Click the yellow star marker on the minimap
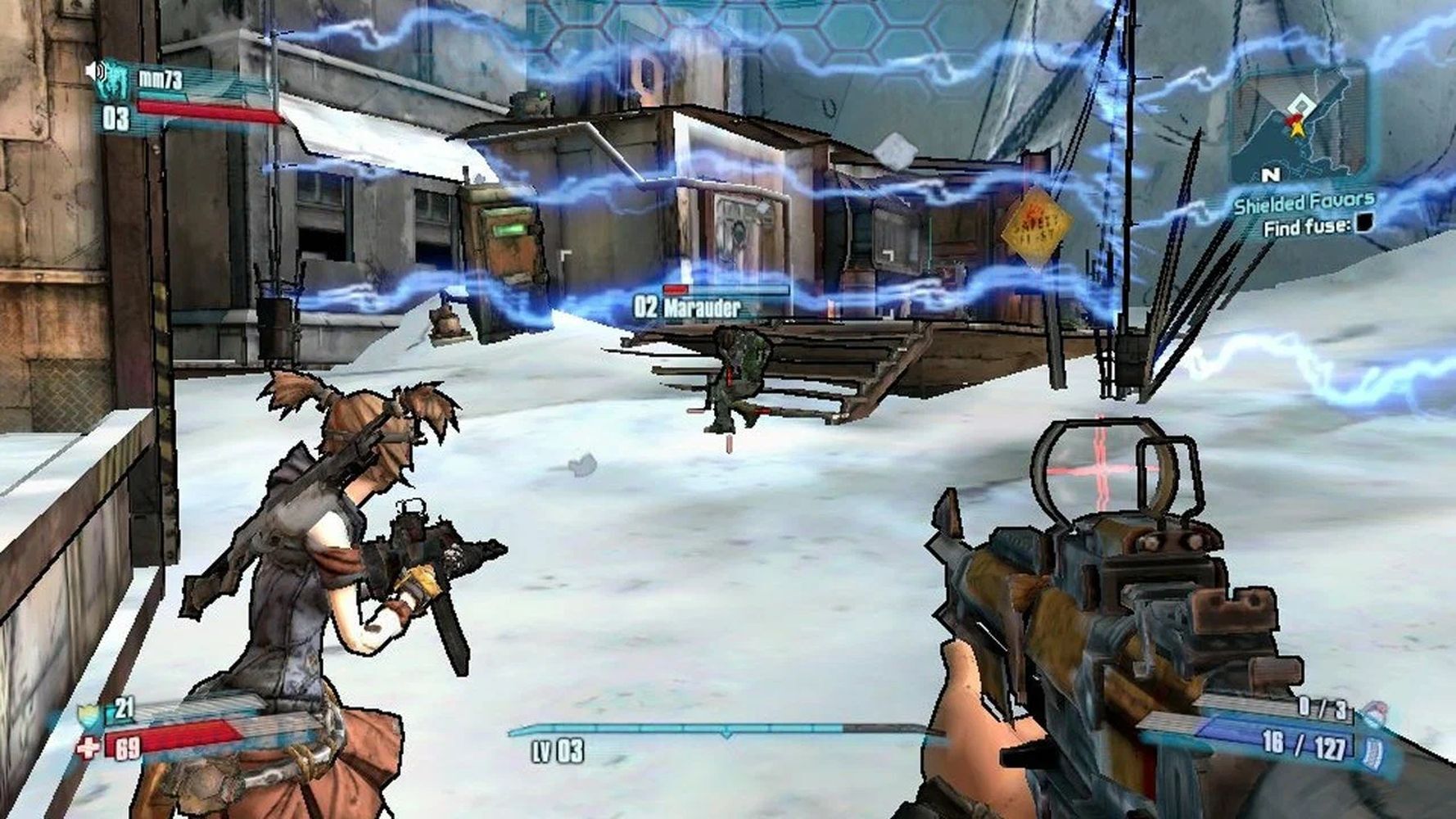Viewport: 1456px width, 819px height. coord(1296,125)
